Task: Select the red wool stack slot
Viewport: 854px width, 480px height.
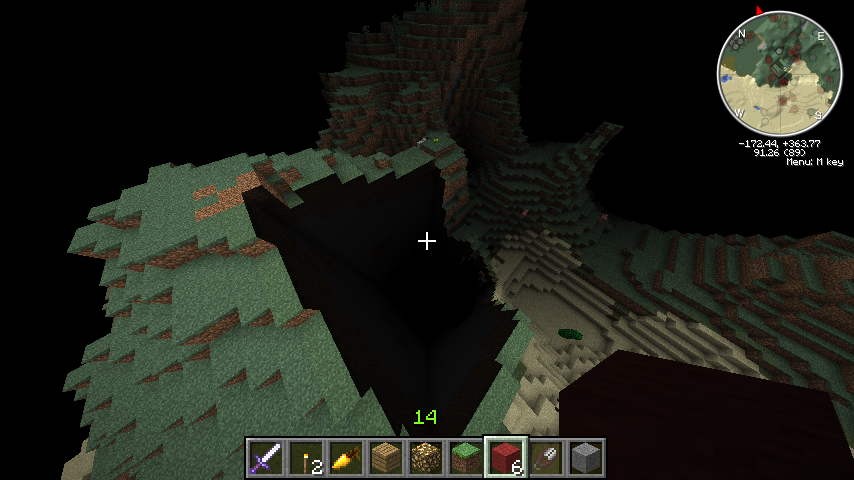Action: coord(505,457)
